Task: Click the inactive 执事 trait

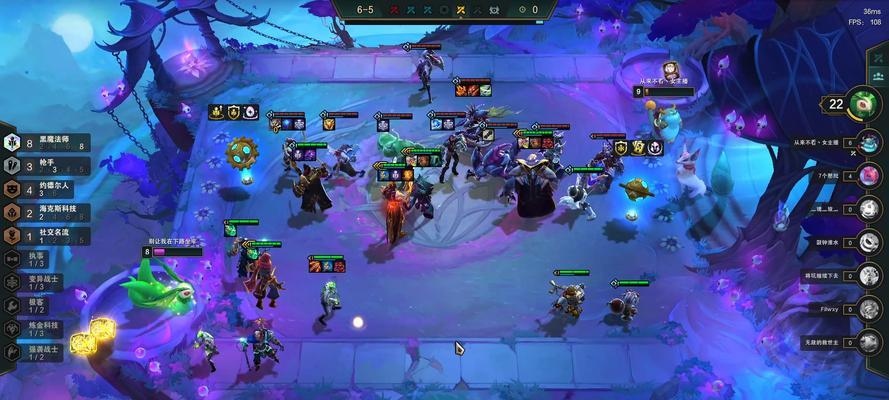Action: [30, 259]
